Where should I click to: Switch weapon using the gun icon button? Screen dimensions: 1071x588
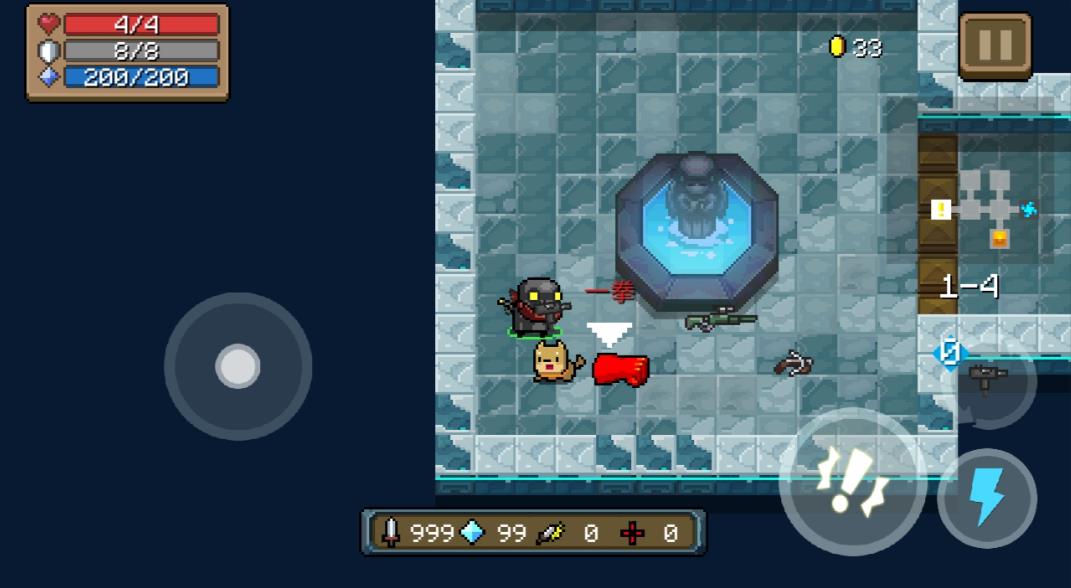tap(988, 379)
